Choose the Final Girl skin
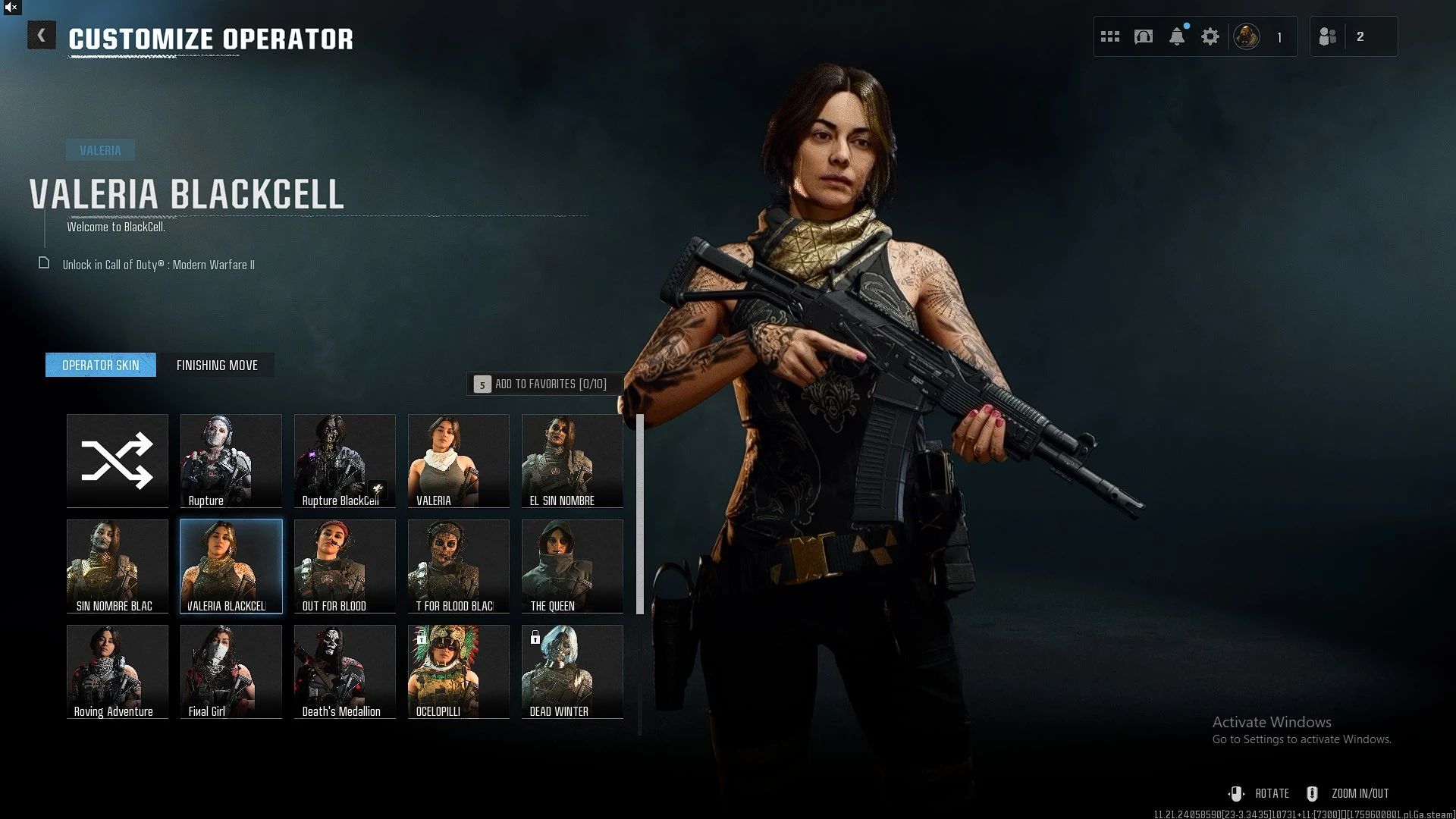 (231, 671)
